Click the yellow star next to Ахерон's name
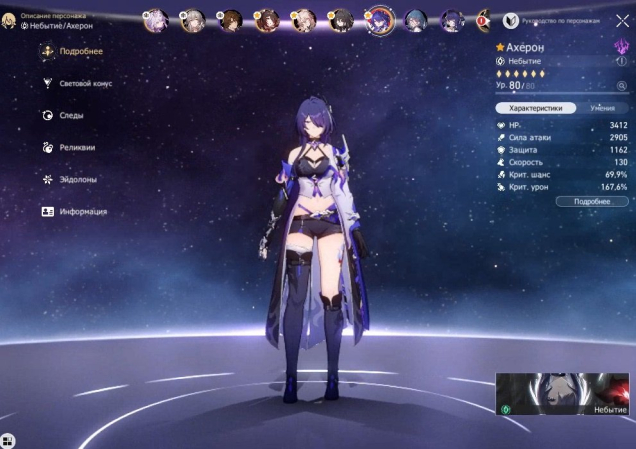The width and height of the screenshot is (636, 449). point(500,47)
